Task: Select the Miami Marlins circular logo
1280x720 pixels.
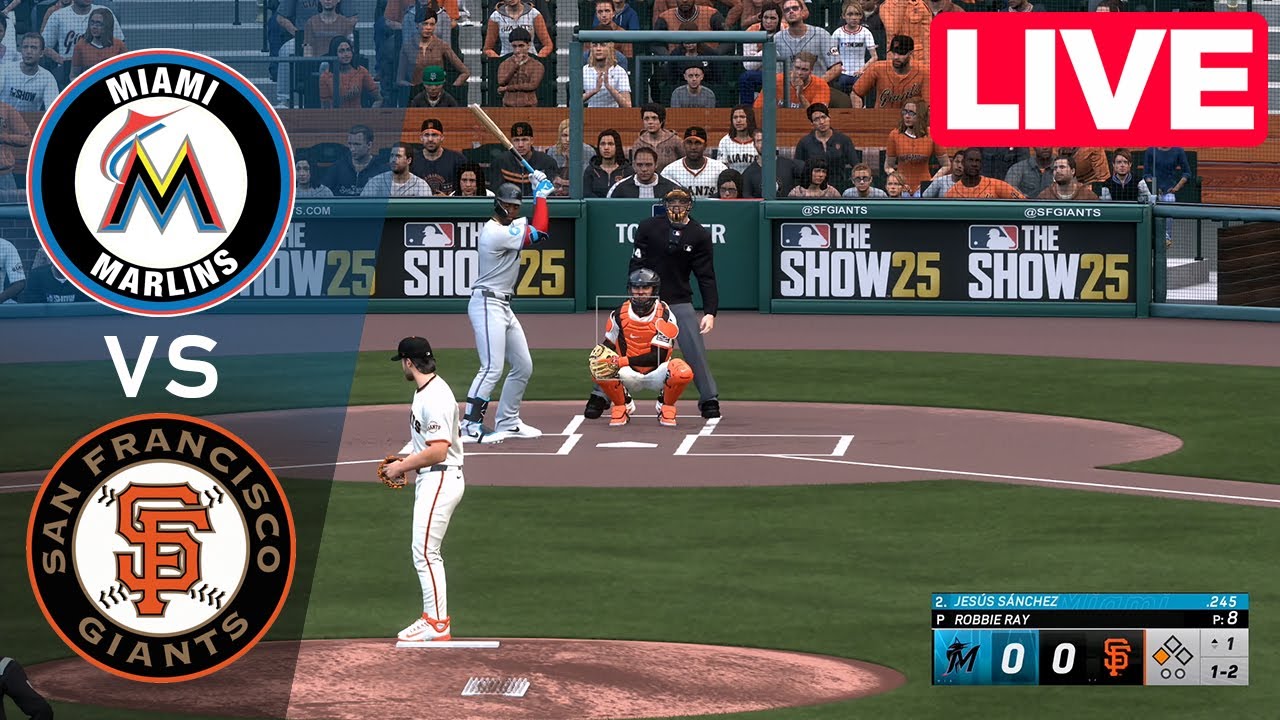Action: pos(165,175)
